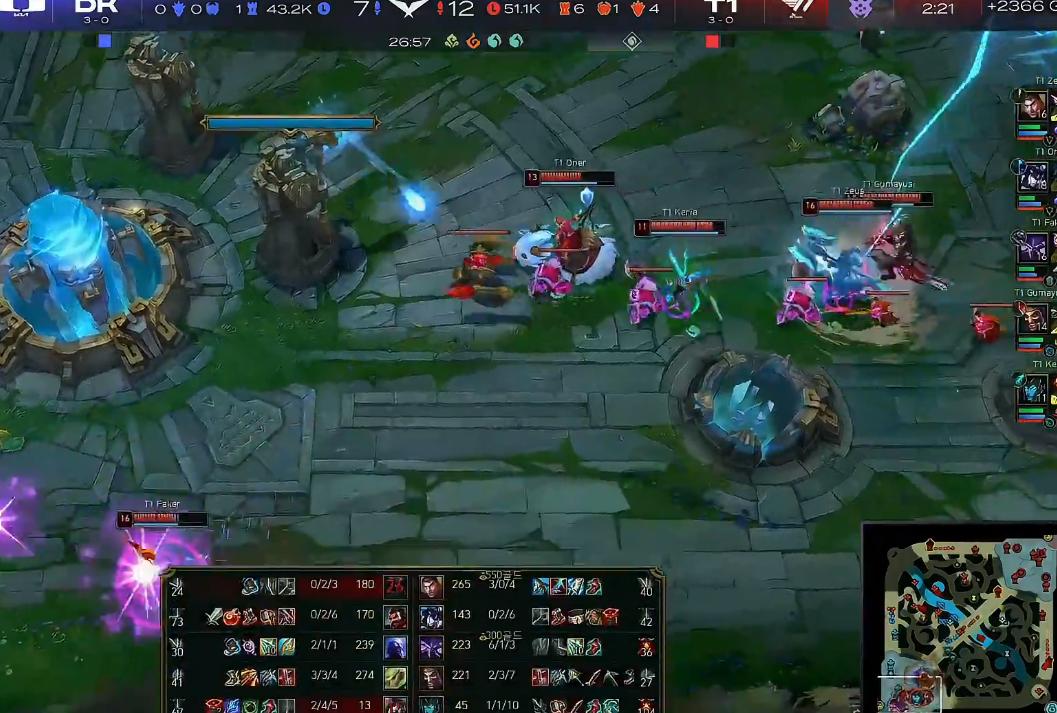Image resolution: width=1057 pixels, height=713 pixels.
Task: Click the purple champion portrait with 223 CS
Action: tap(431, 647)
